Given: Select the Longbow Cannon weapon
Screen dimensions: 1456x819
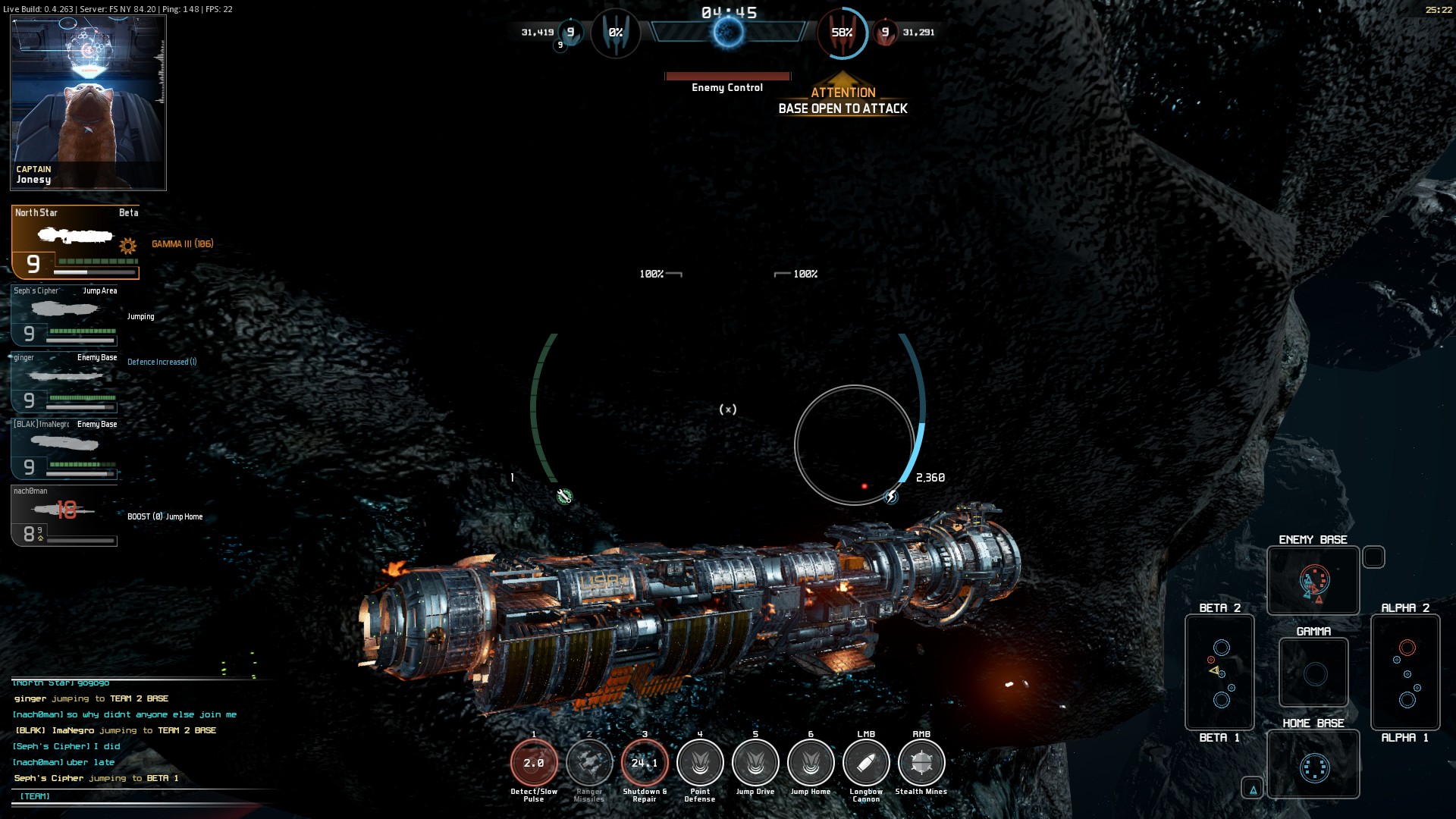Looking at the screenshot, I should [866, 763].
